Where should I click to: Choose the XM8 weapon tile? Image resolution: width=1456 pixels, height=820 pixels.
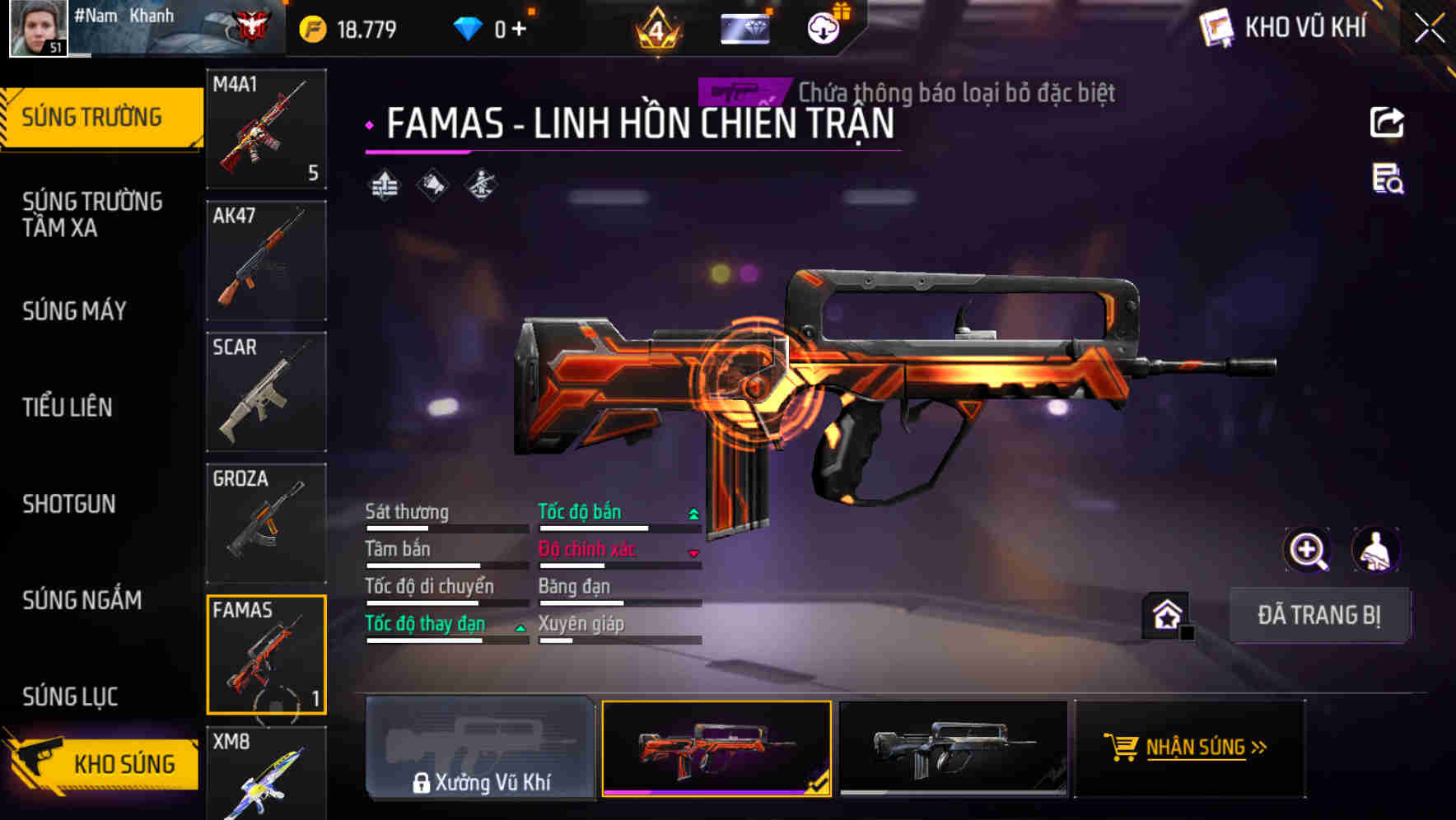pos(266,774)
